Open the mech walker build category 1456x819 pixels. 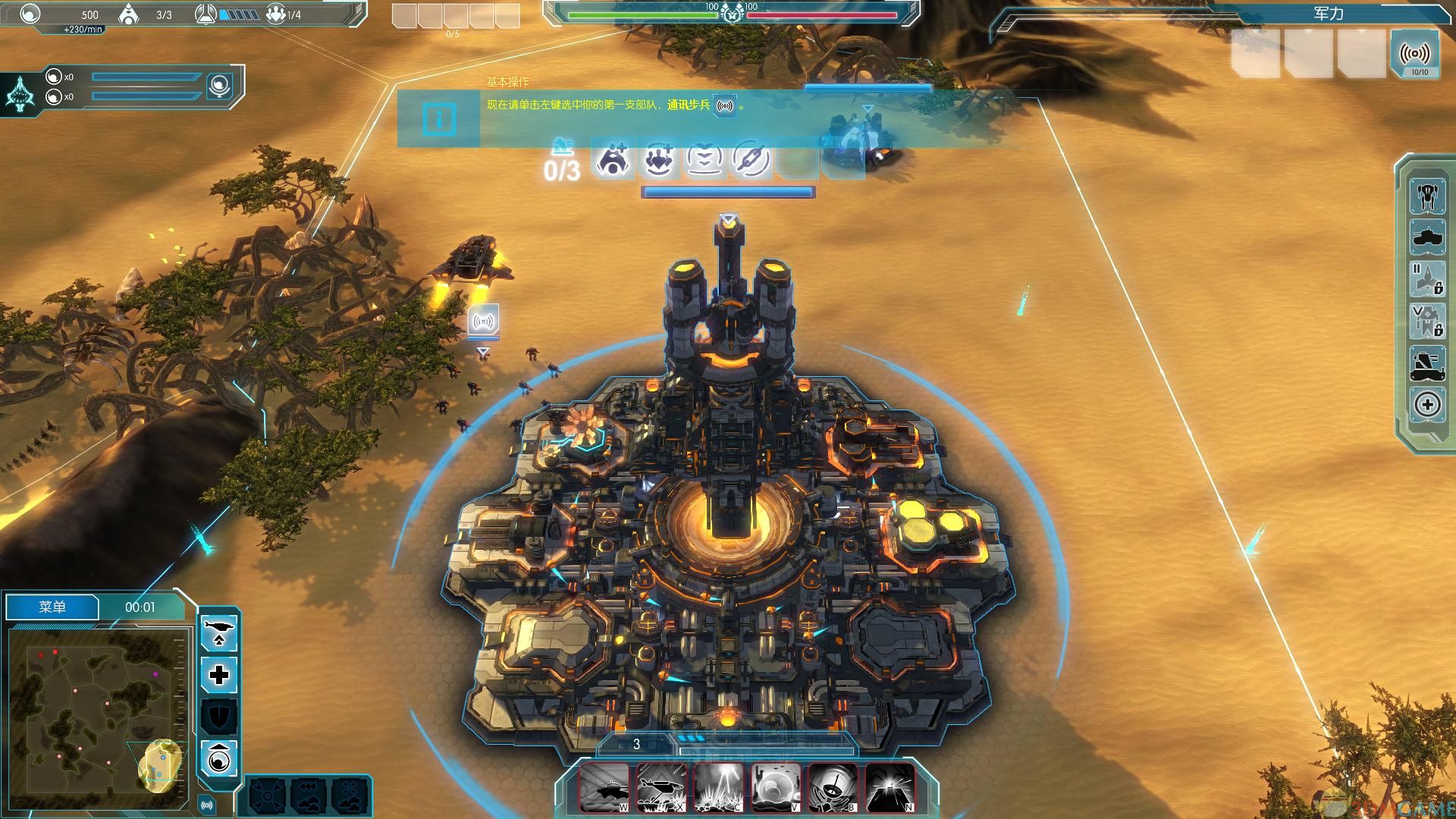click(1426, 196)
